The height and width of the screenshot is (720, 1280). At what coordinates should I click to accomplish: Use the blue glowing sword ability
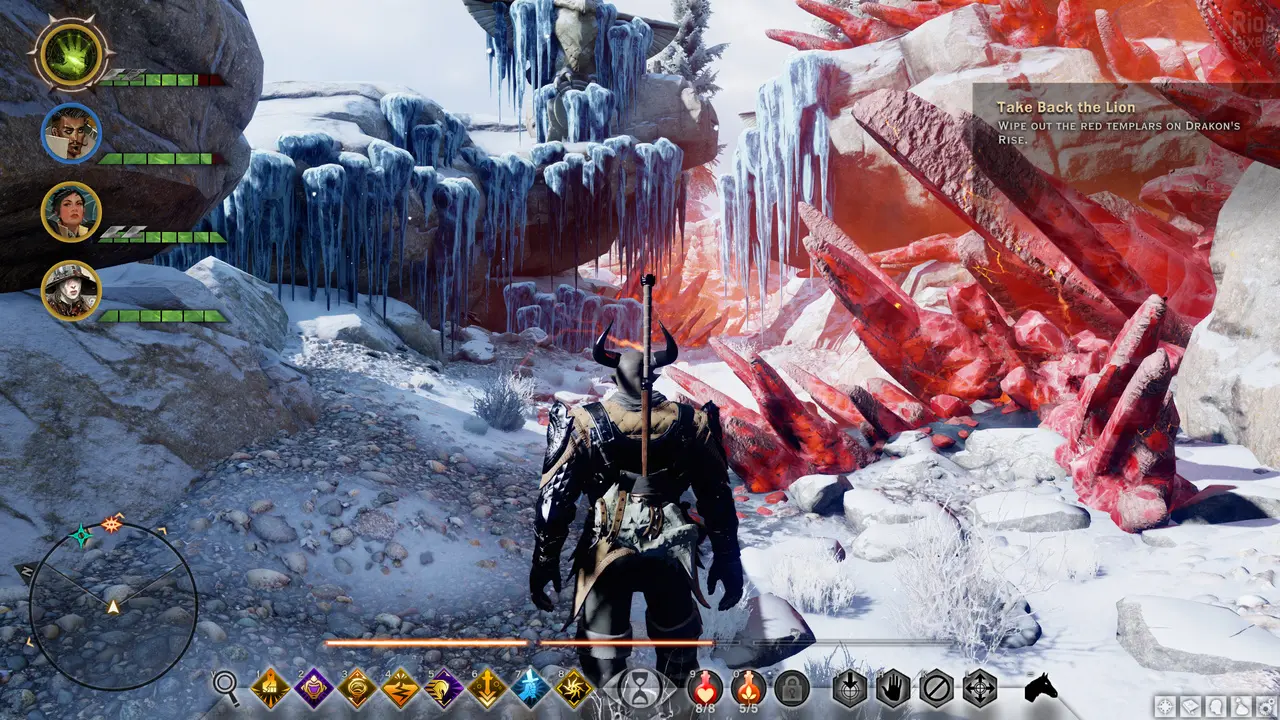tap(531, 688)
